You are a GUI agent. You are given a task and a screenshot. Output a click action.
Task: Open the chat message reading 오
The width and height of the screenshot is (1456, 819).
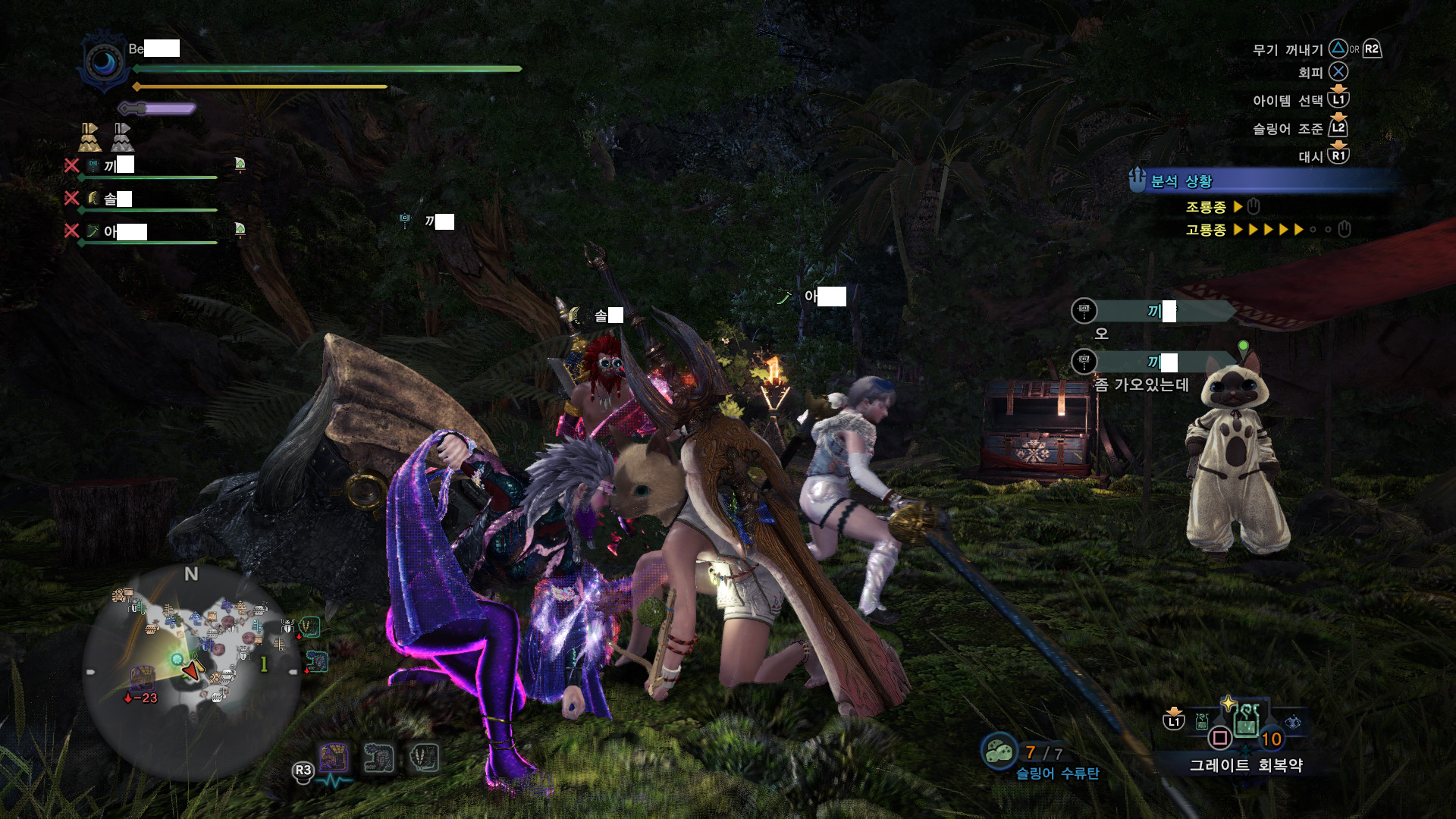click(1101, 334)
